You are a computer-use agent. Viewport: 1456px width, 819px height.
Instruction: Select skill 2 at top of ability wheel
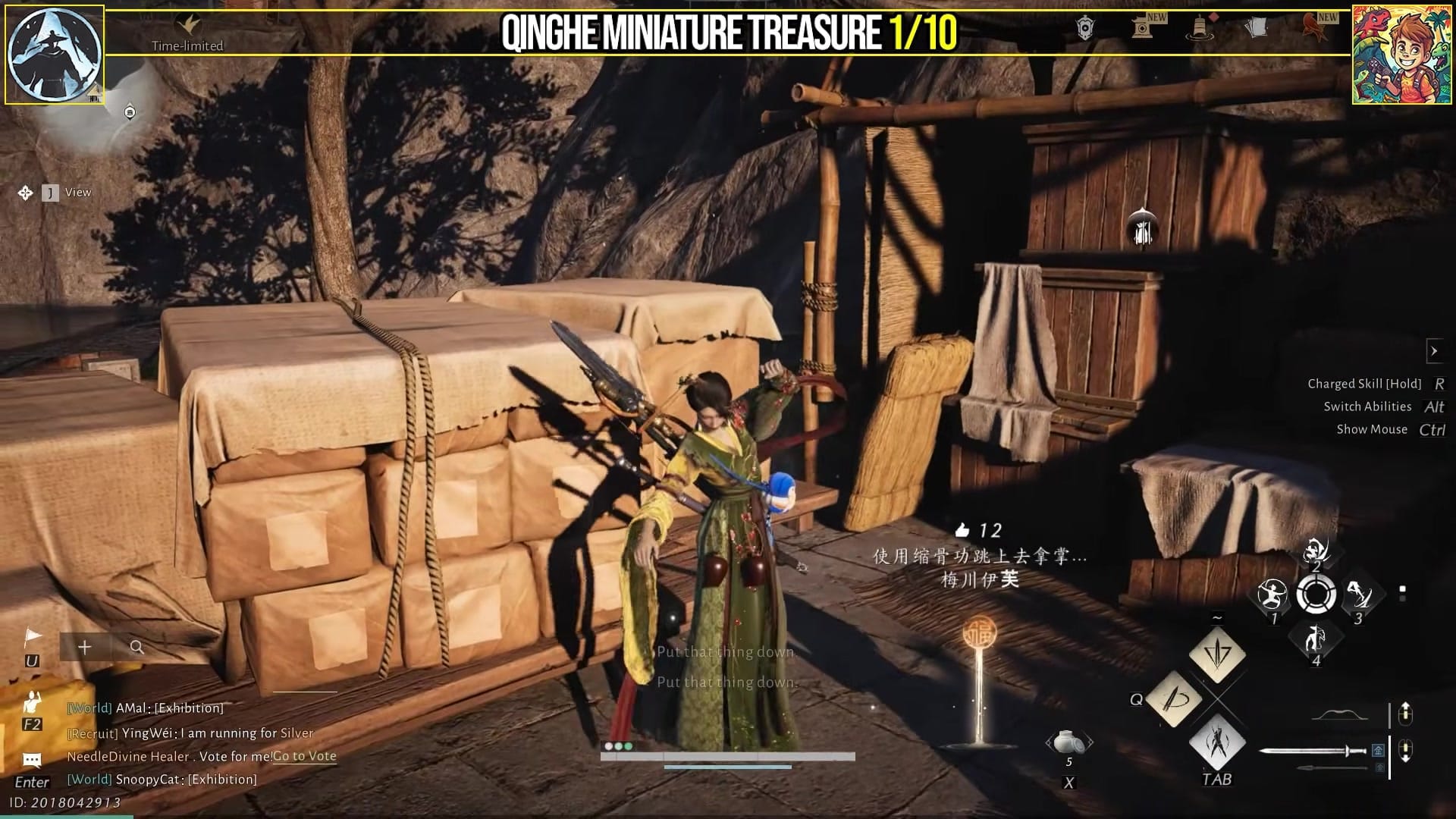pos(1315,551)
